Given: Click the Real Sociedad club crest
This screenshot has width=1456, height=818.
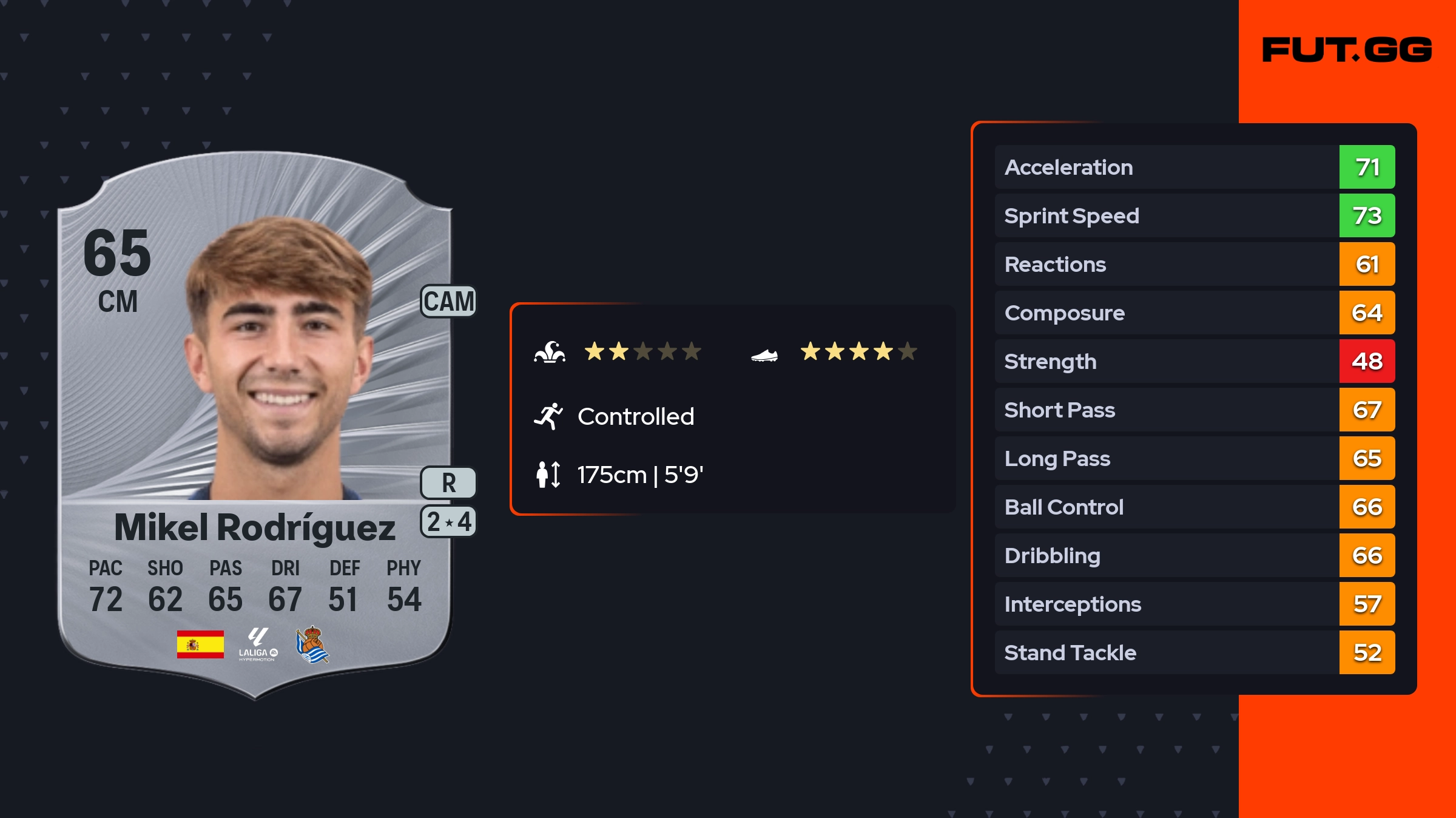Looking at the screenshot, I should [312, 644].
